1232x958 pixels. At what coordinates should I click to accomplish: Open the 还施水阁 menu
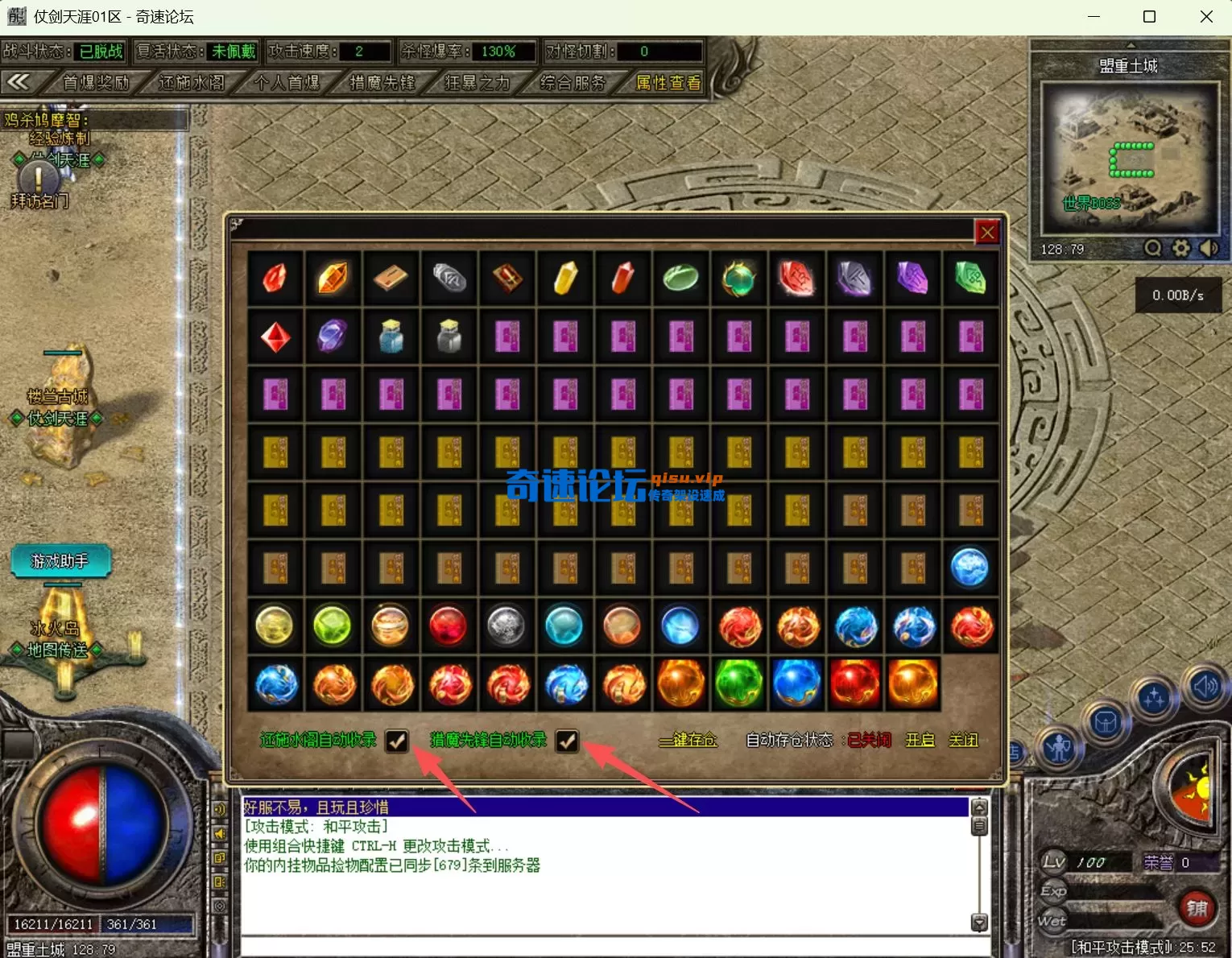[192, 82]
